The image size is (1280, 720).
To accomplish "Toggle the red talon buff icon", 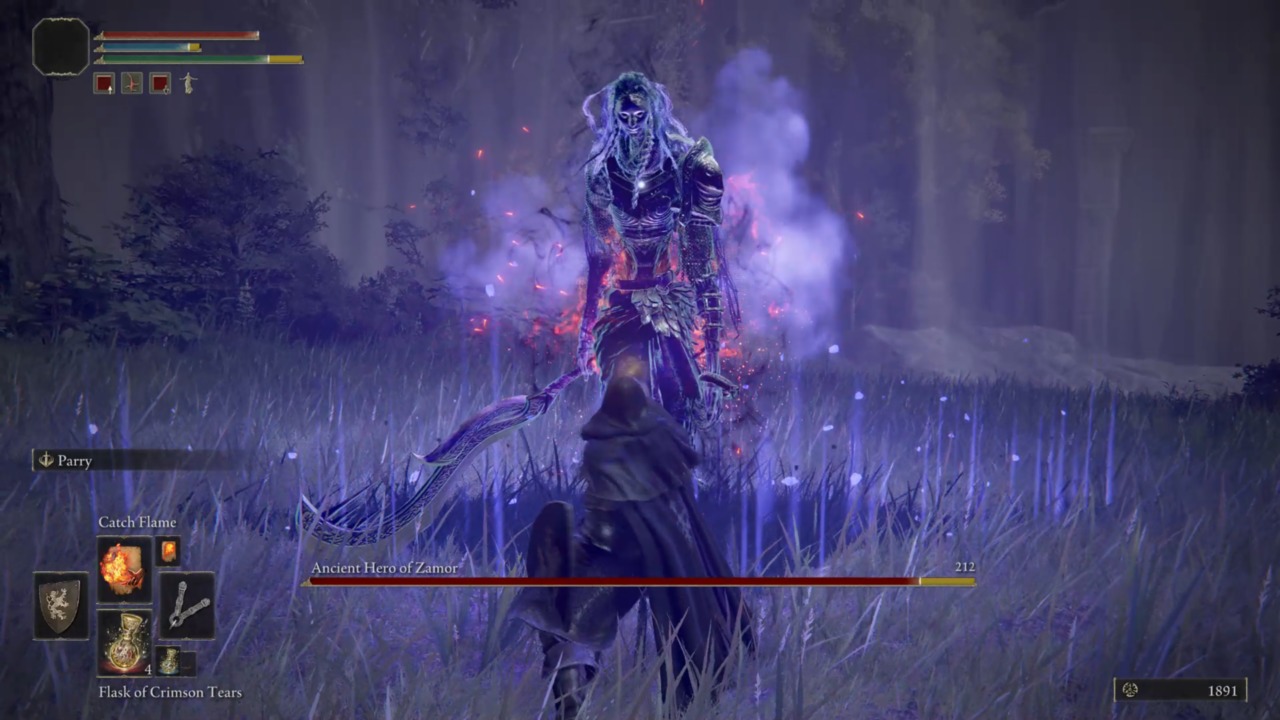I will pos(131,84).
